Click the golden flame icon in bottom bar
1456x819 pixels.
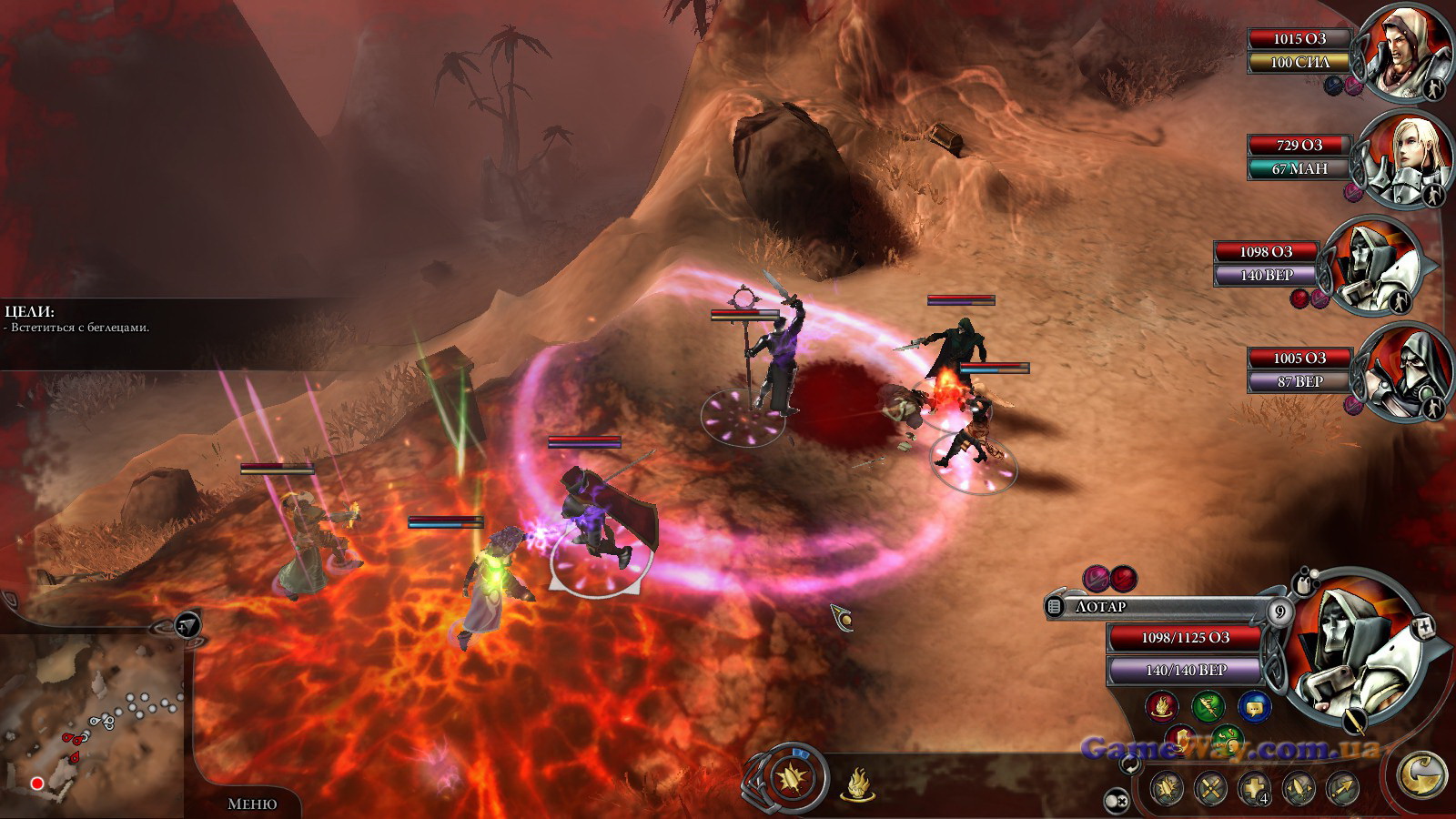pyautogui.click(x=857, y=784)
